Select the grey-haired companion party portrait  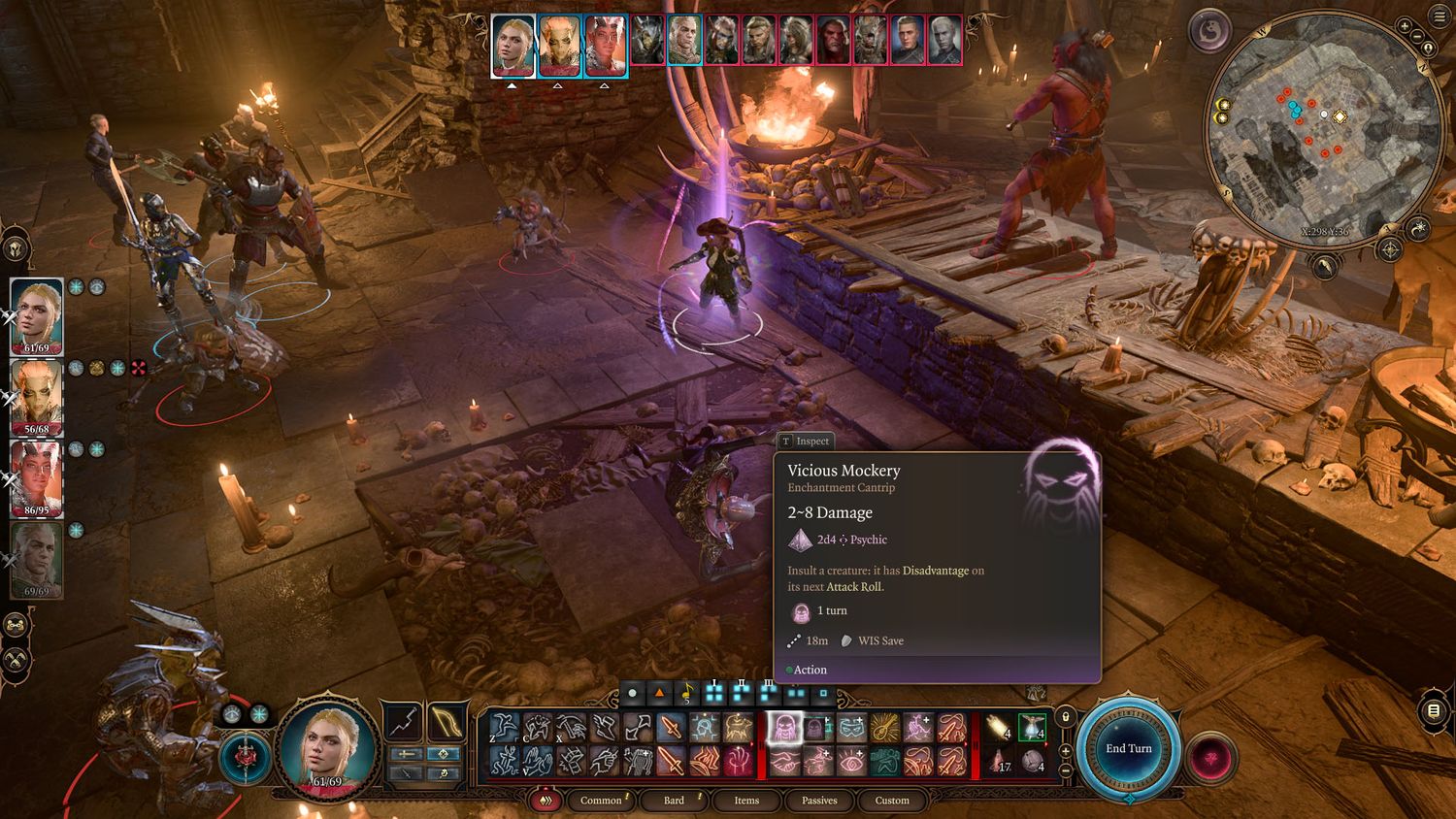[37, 559]
